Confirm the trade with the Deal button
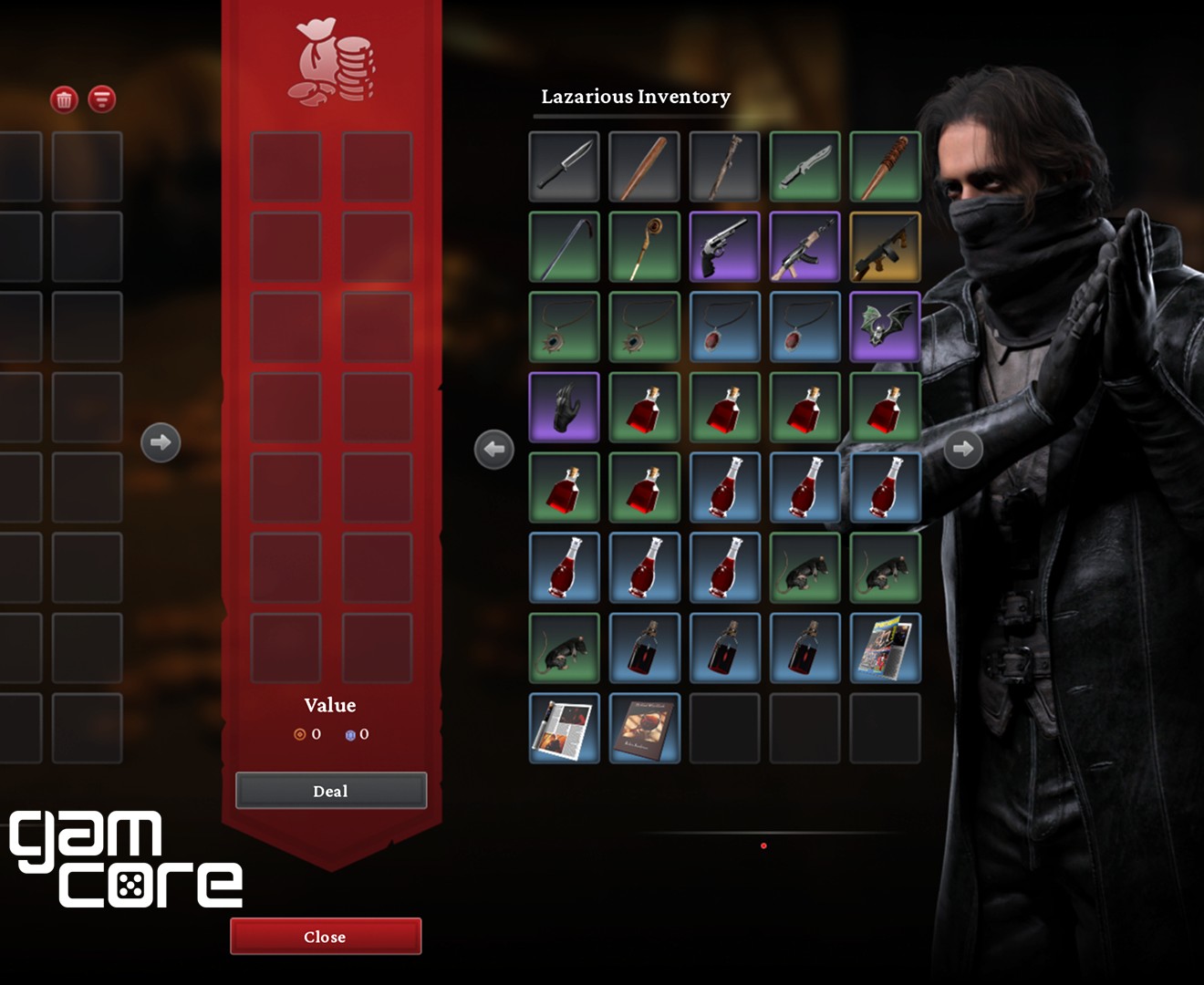Image resolution: width=1204 pixels, height=985 pixels. pyautogui.click(x=330, y=791)
